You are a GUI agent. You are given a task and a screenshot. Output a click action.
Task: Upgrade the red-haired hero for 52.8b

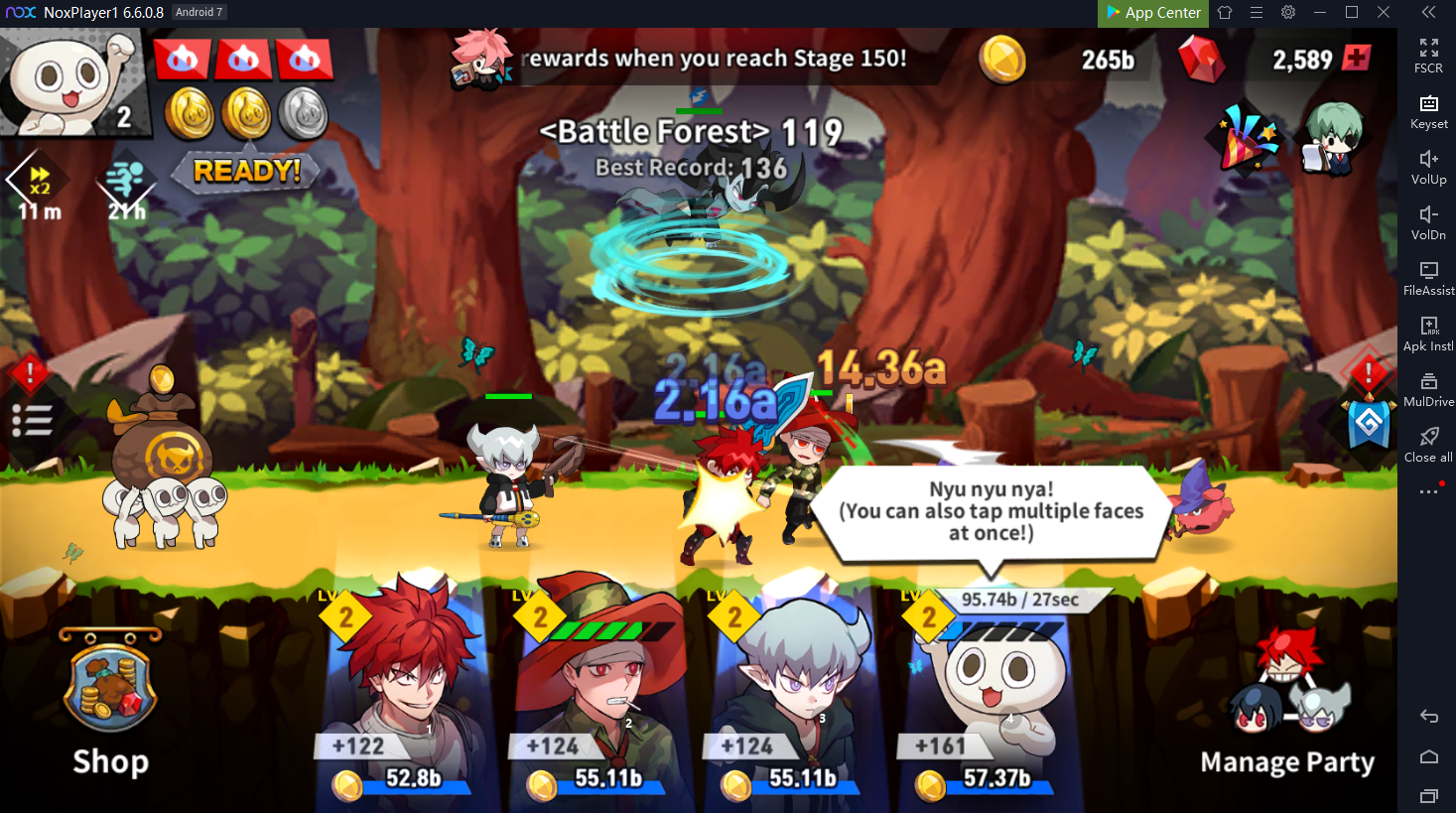click(402, 779)
